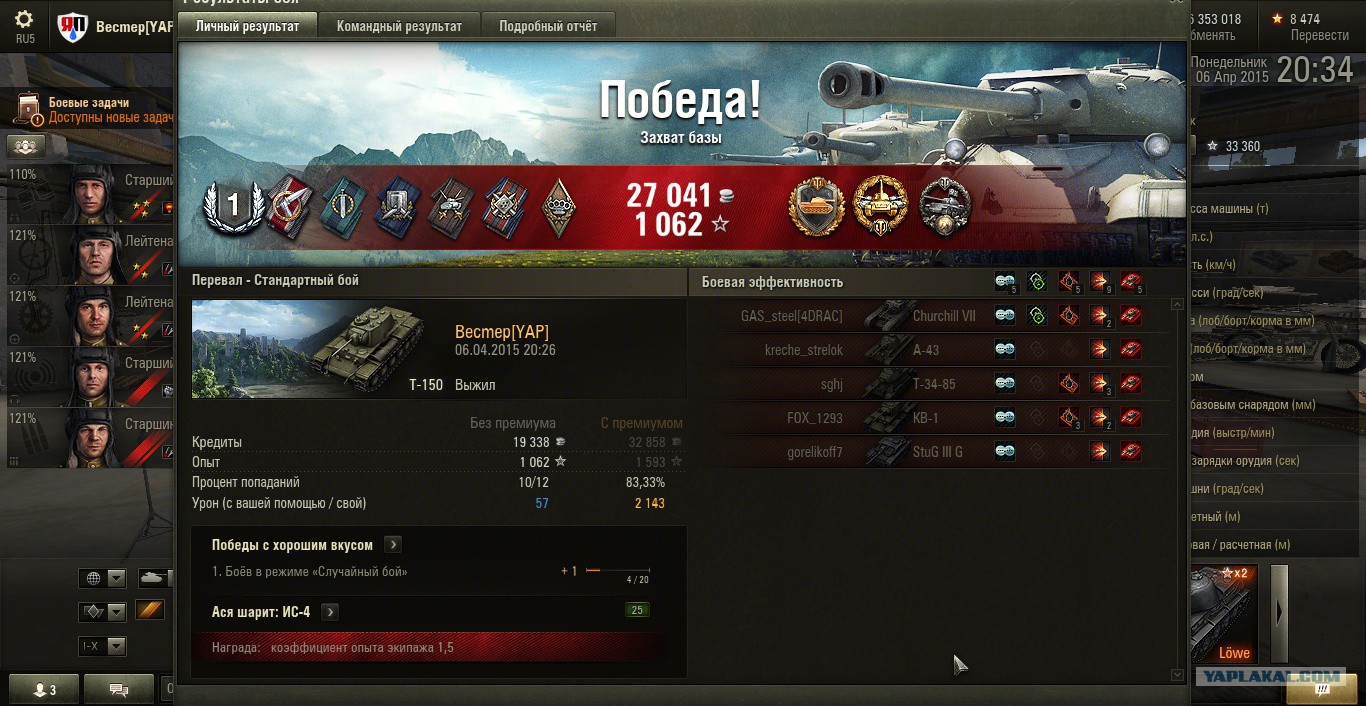Advance the tank carousel right arrow
The image size is (1366, 706).
(x=1279, y=612)
